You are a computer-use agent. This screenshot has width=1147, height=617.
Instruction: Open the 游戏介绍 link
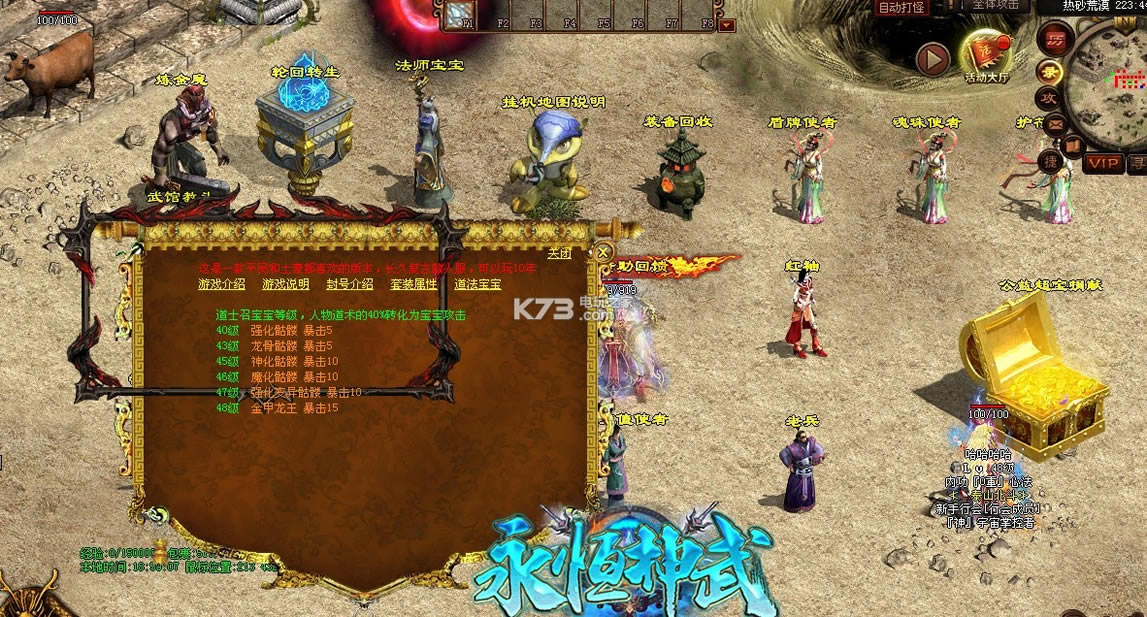pos(220,284)
